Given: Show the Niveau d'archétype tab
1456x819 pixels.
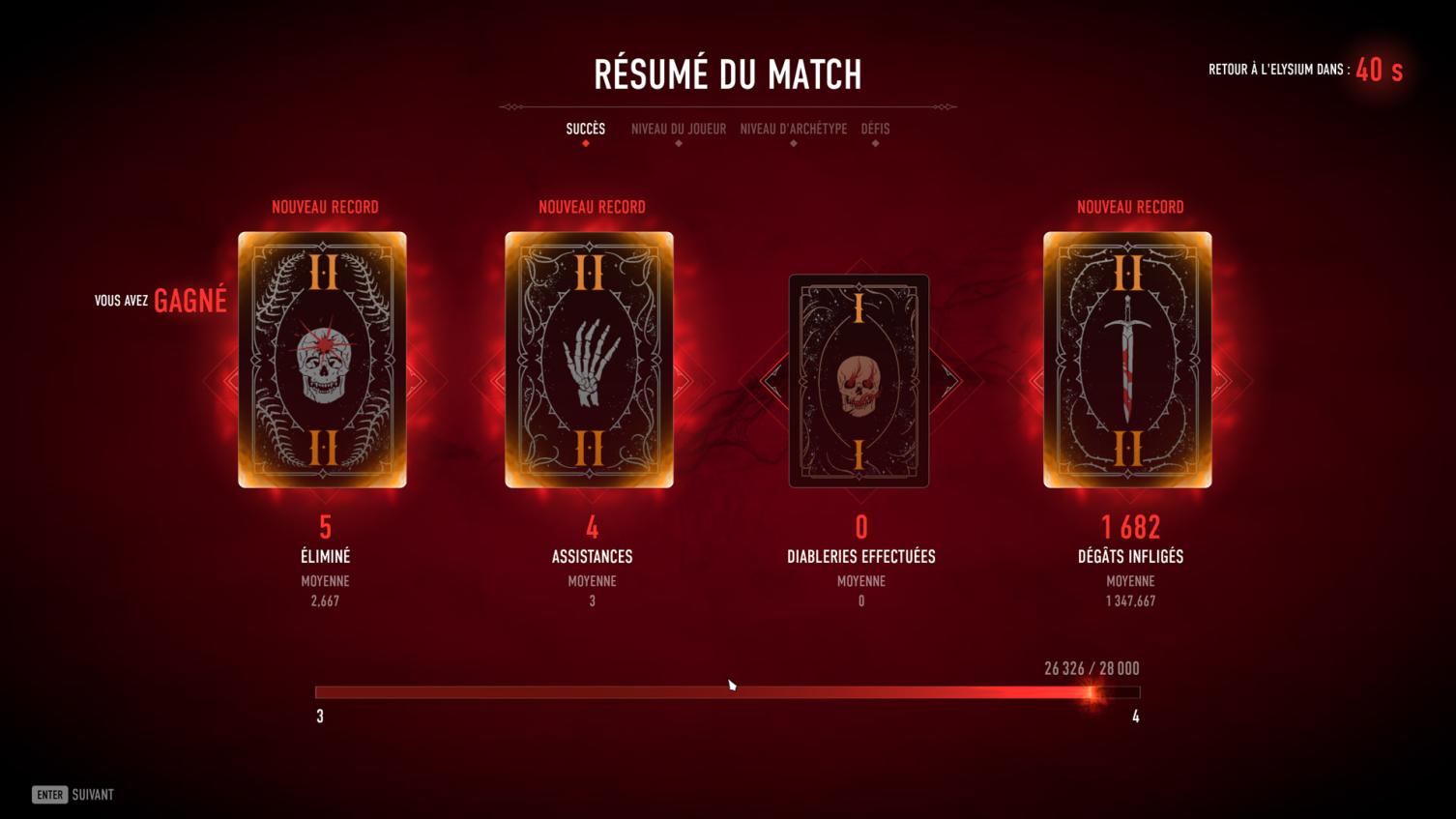Looking at the screenshot, I should [x=793, y=129].
